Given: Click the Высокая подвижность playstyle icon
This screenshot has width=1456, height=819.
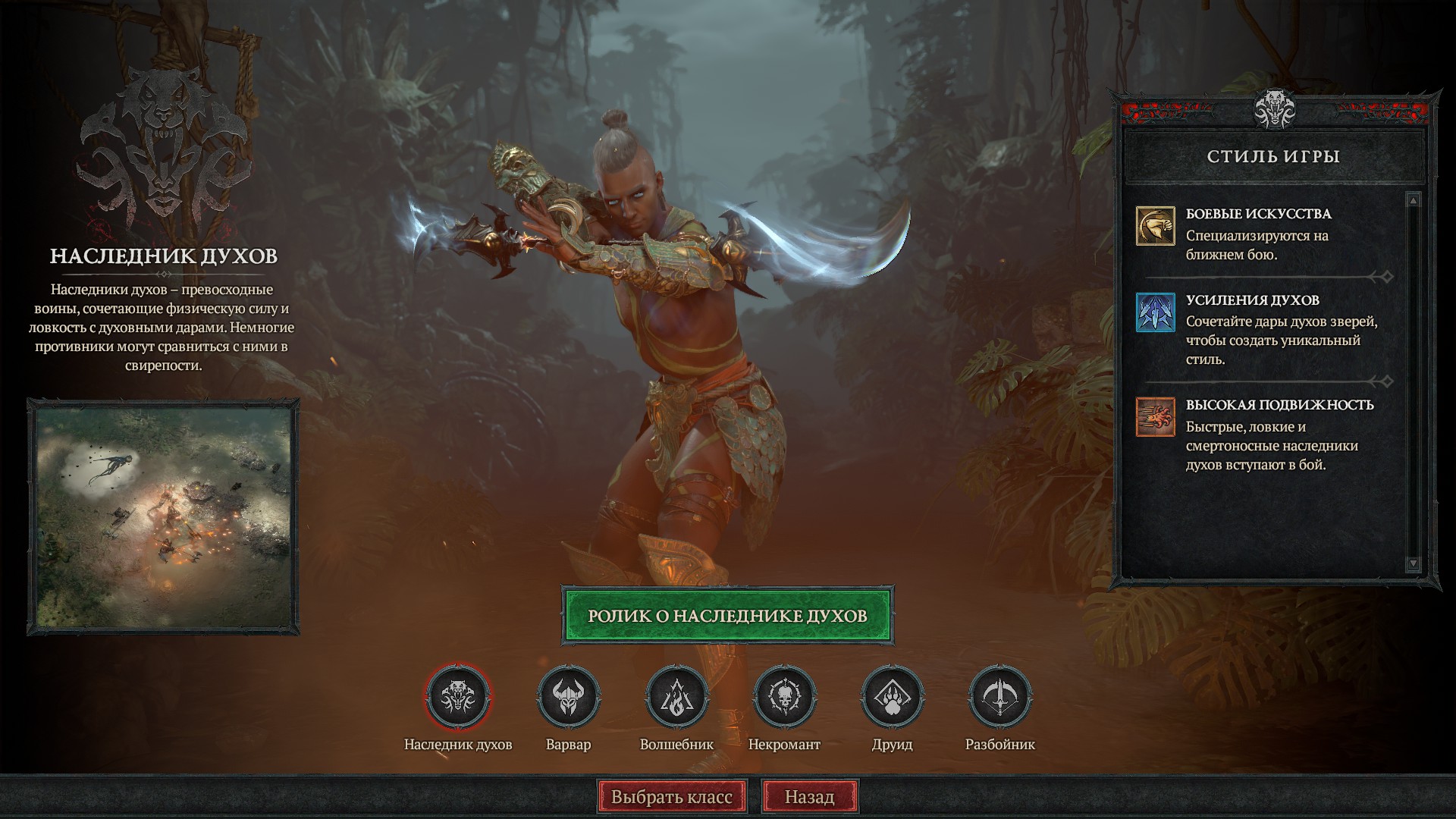Looking at the screenshot, I should coord(1155,417).
